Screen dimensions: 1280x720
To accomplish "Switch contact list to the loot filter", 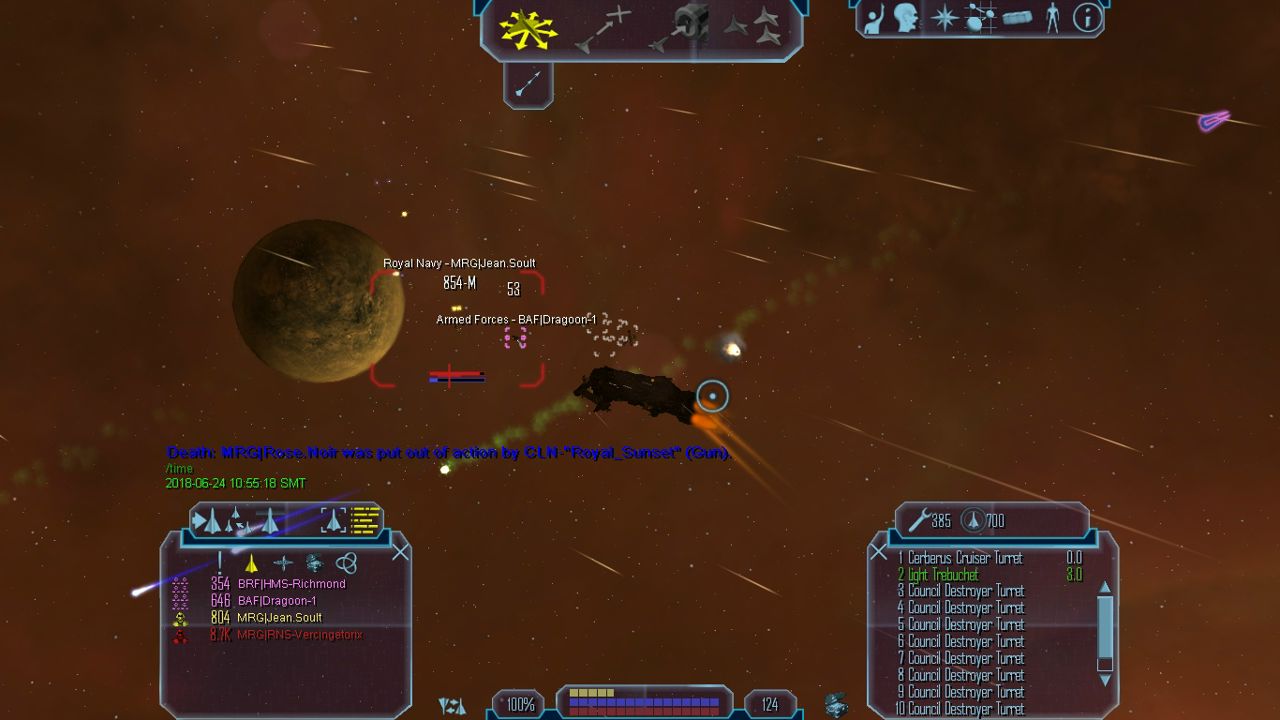I will 315,564.
